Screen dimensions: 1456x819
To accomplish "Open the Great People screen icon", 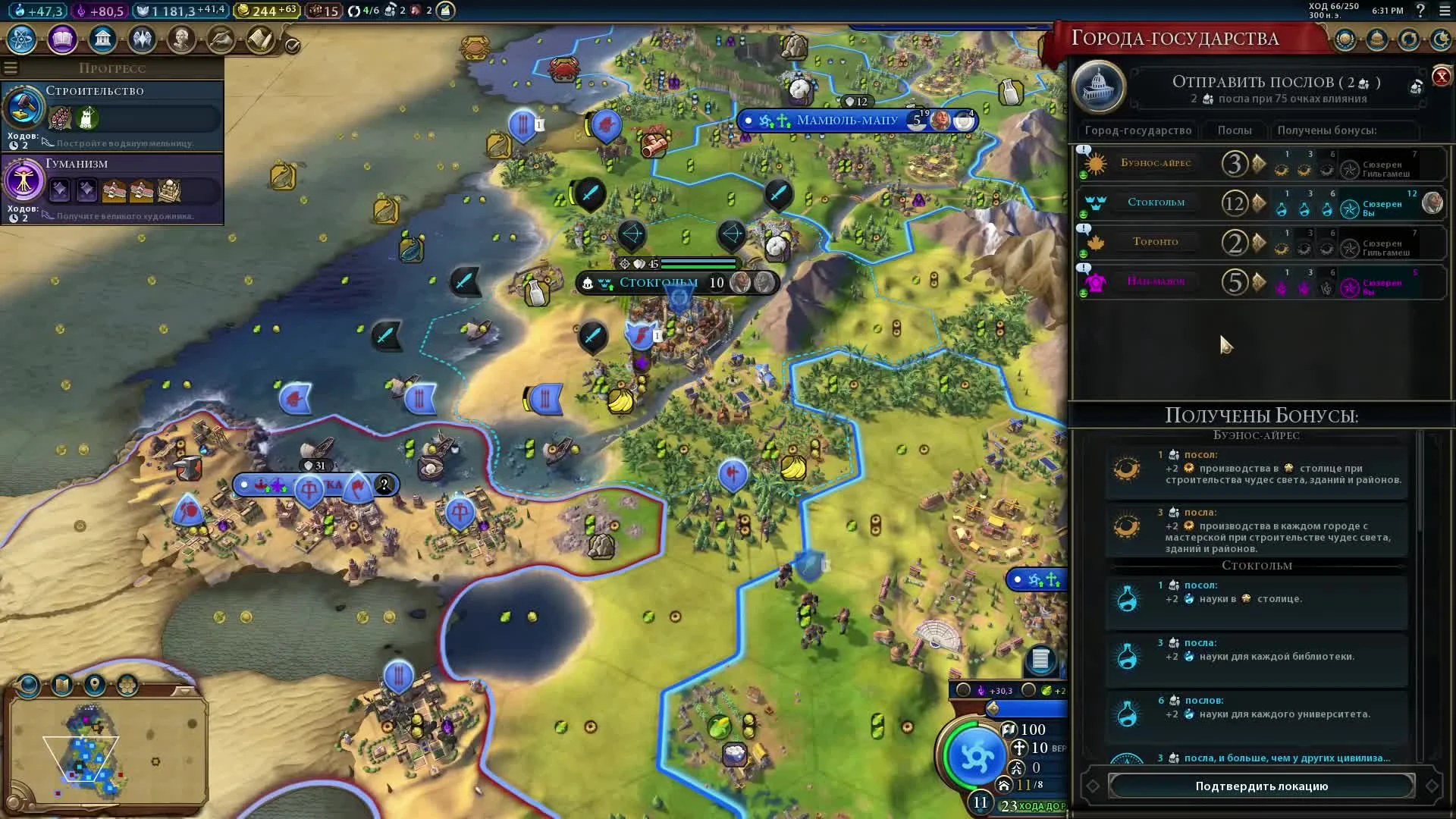I will click(182, 39).
